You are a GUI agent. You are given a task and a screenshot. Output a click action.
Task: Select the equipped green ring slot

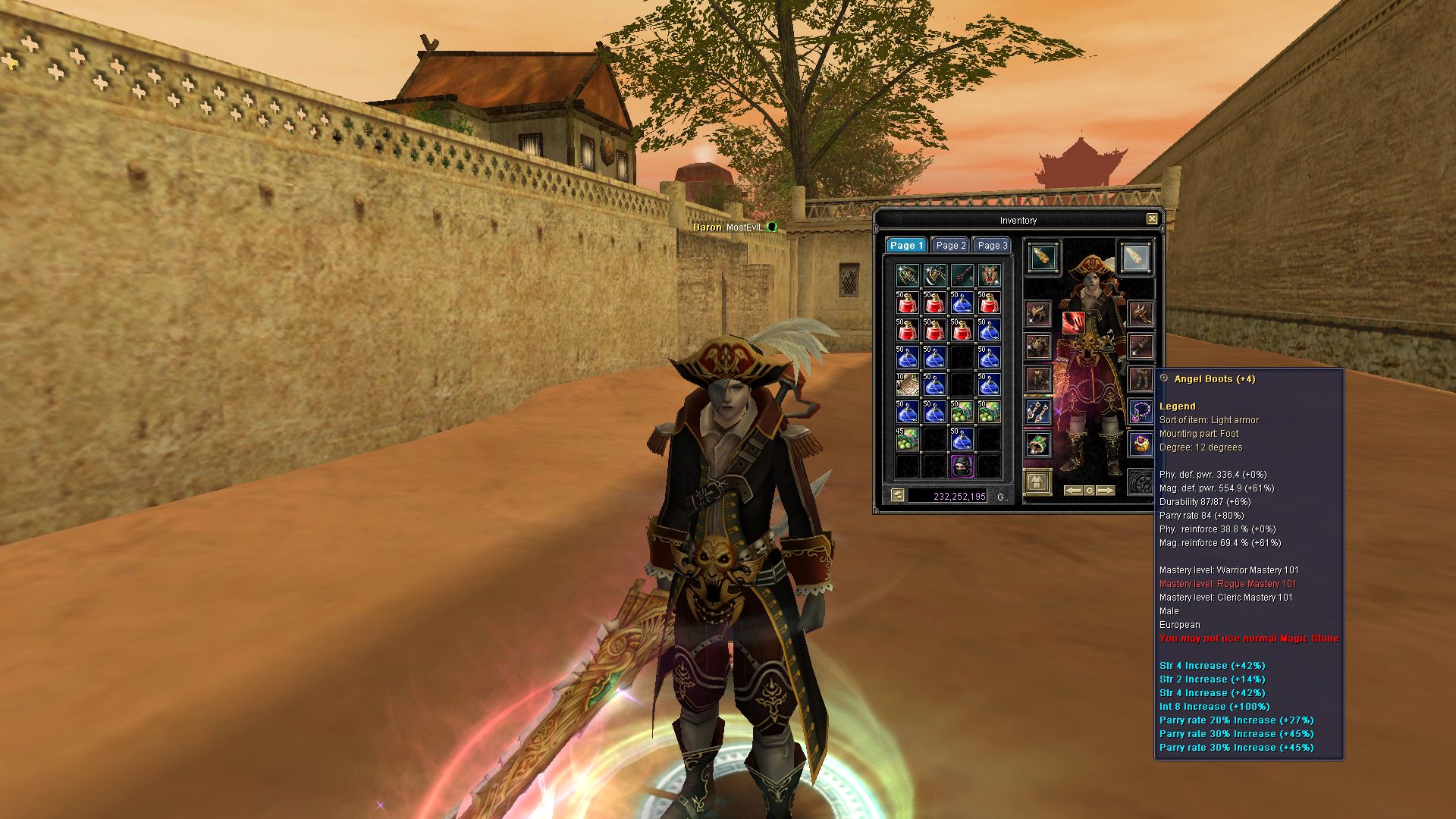1037,444
